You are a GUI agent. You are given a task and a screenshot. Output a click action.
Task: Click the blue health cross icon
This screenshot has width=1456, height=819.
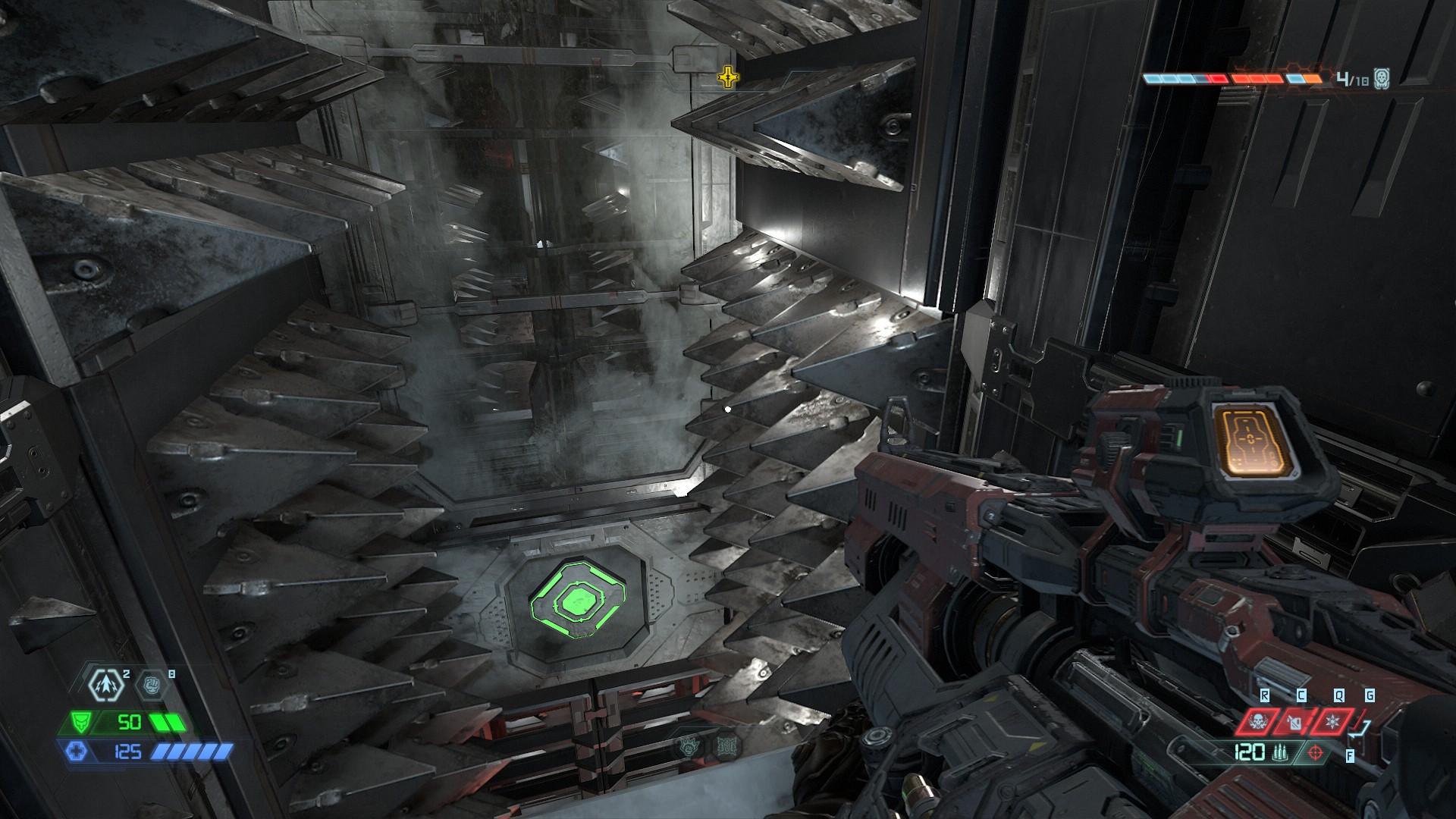77,752
